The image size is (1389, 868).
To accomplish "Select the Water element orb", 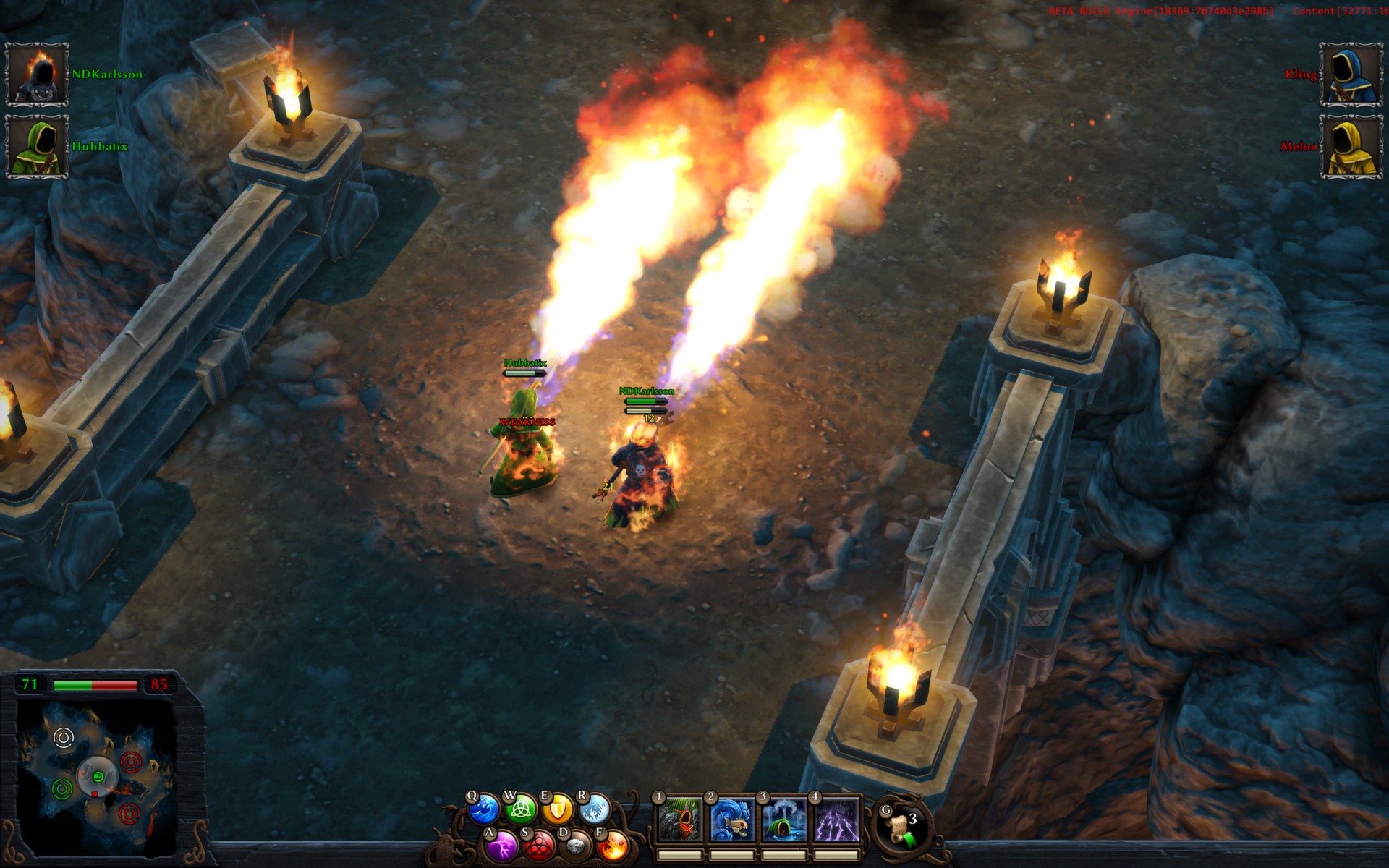I will [483, 809].
